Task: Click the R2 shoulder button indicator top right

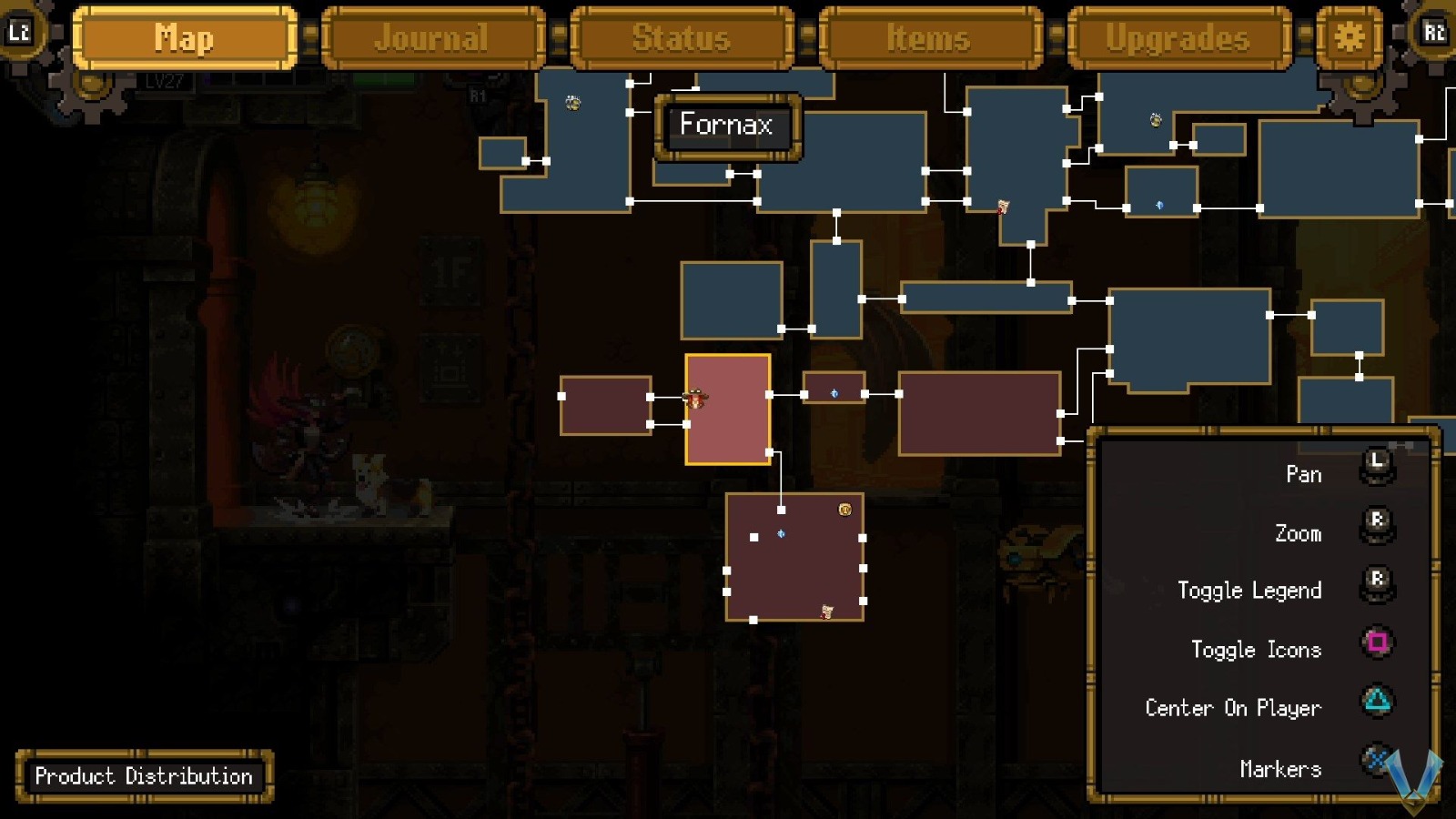Action: coord(1436,31)
